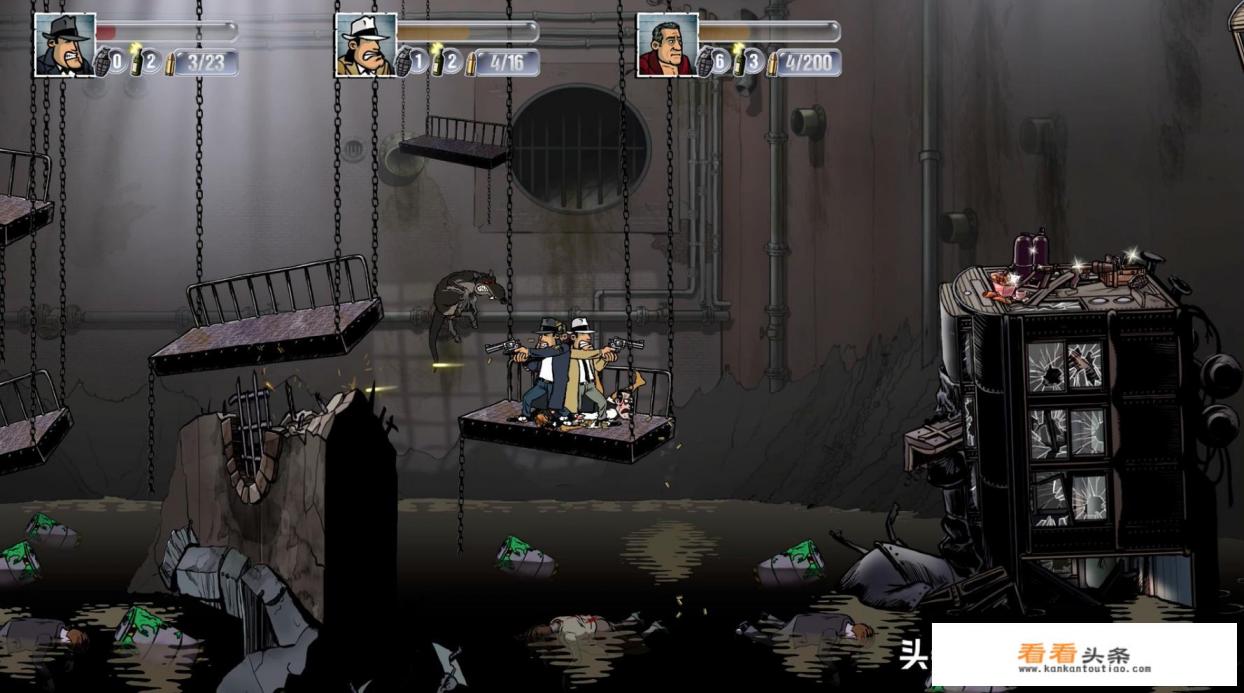This screenshot has width=1244, height=693.
Task: Select the white fedora gangster portrait
Action: (365, 45)
